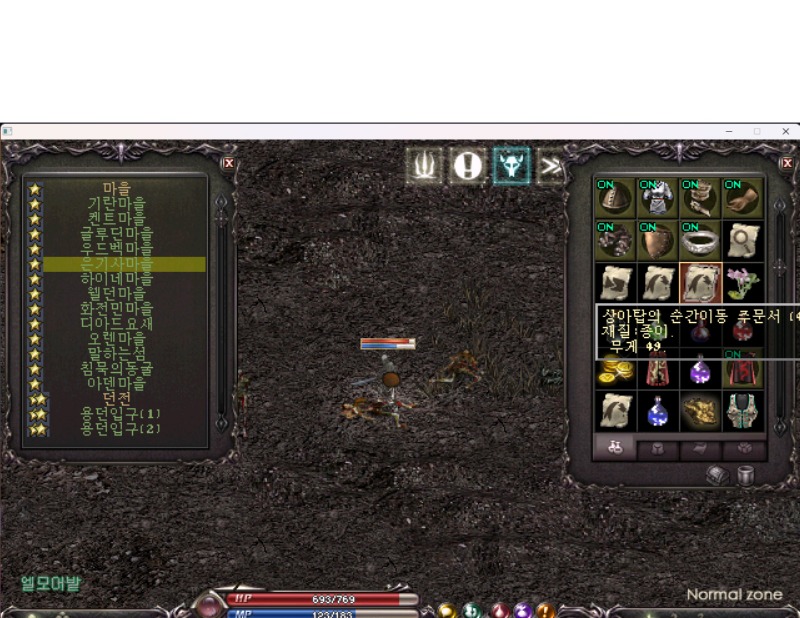800x618 pixels.
Task: Toggle the horned helmet icon
Action: tap(511, 166)
